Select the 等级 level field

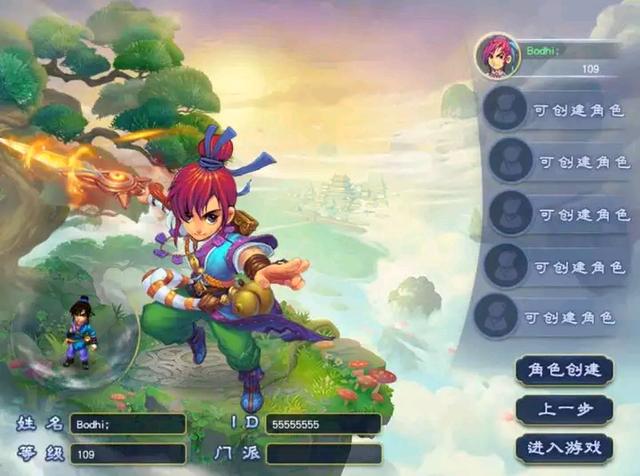click(128, 454)
